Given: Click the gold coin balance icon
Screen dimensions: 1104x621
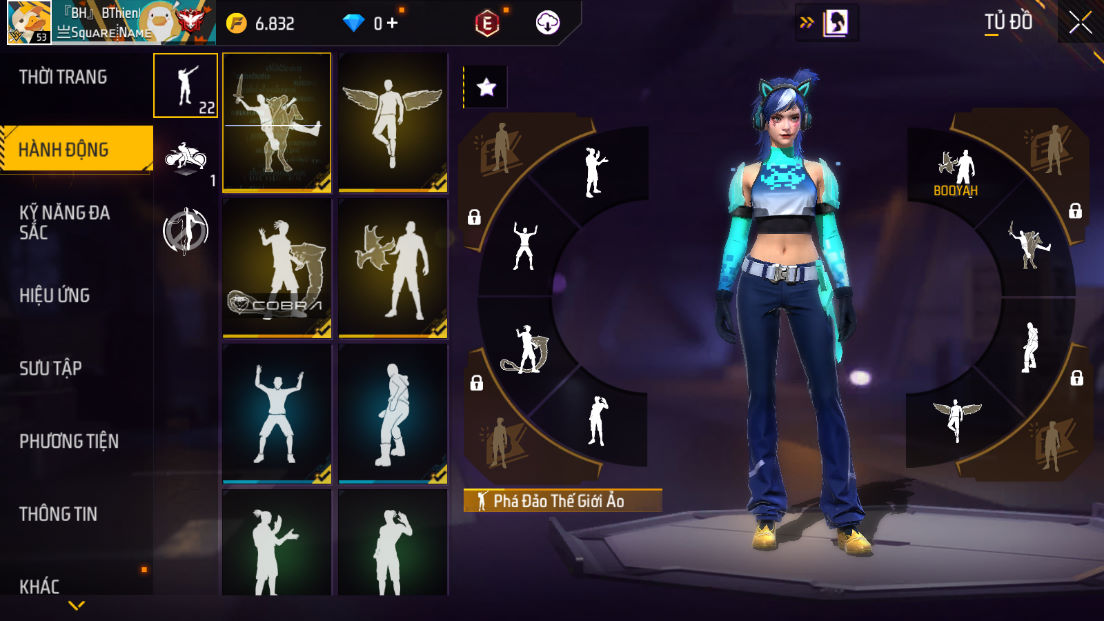Looking at the screenshot, I should click(236, 23).
